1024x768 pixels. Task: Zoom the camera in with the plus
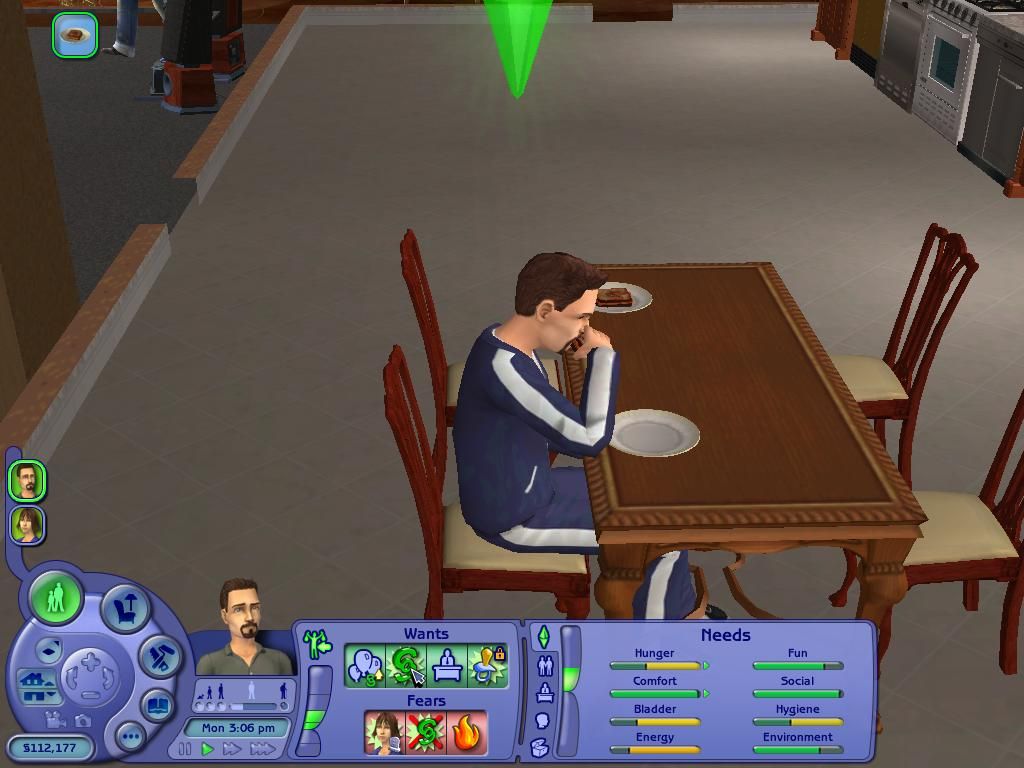coord(91,661)
